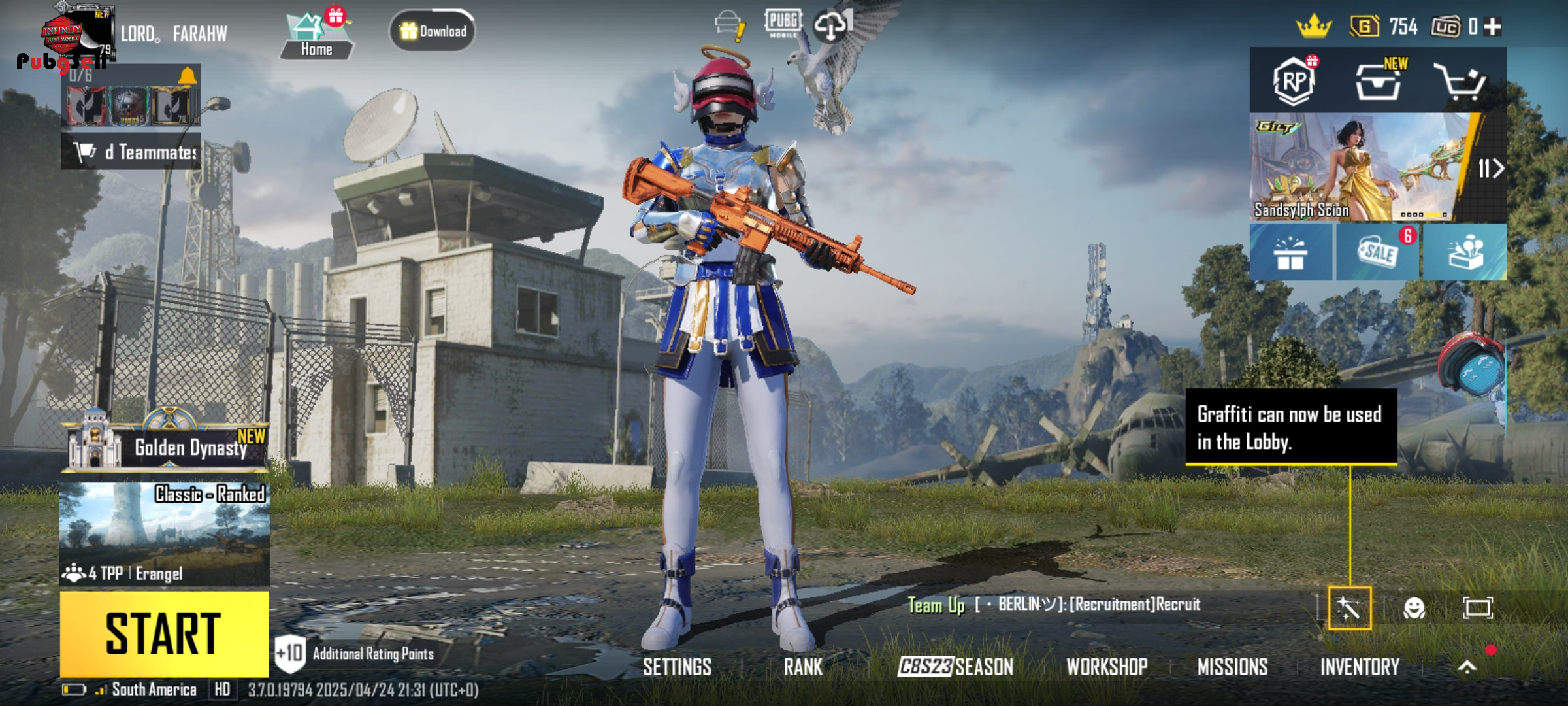
Task: Tap the Download button
Action: point(433,31)
